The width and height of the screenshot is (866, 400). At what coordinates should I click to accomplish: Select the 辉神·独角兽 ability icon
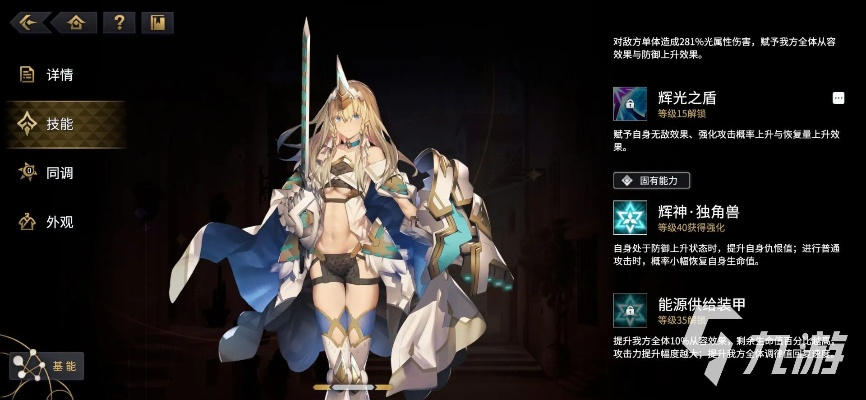click(x=630, y=217)
